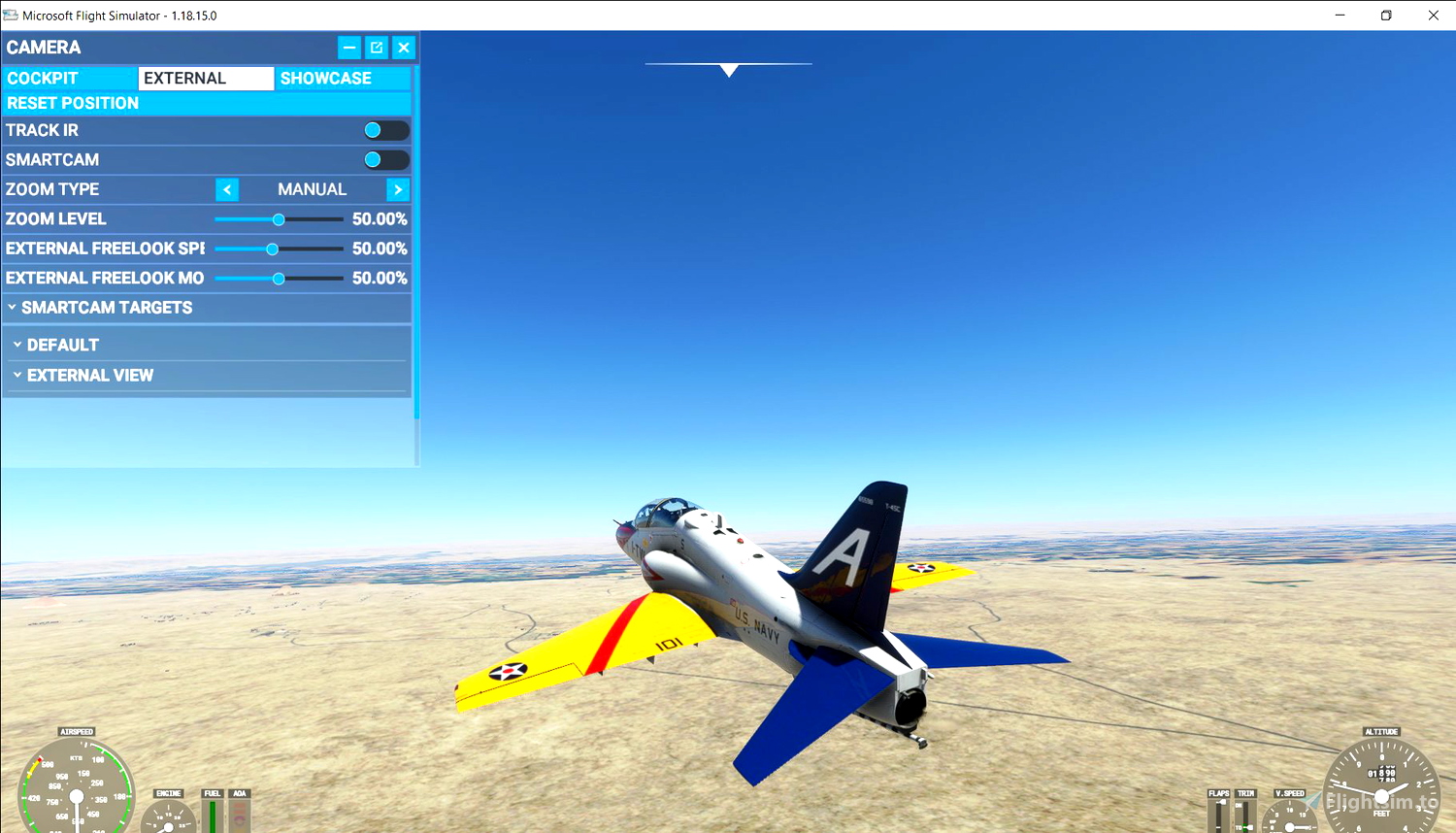The height and width of the screenshot is (833, 1456).
Task: Click the next ZOOM TYPE arrow
Action: pos(398,189)
